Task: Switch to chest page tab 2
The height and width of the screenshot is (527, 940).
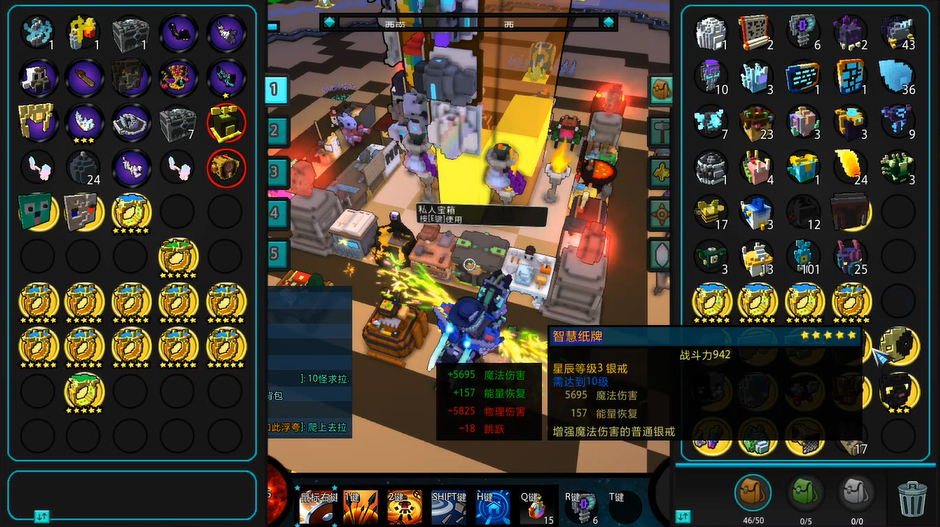Action: click(x=275, y=130)
